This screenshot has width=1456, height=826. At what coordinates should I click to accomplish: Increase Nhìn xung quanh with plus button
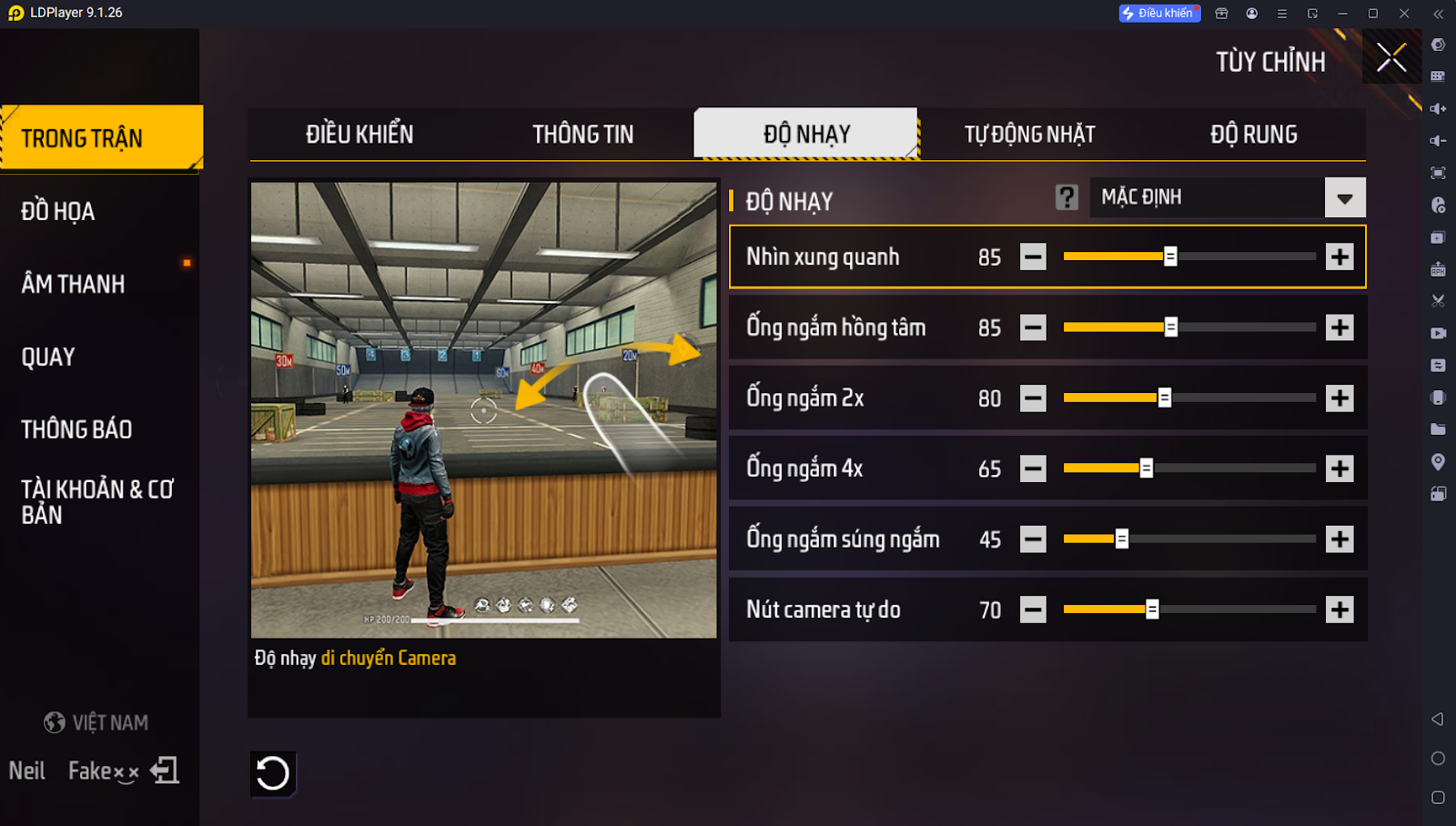click(1340, 257)
